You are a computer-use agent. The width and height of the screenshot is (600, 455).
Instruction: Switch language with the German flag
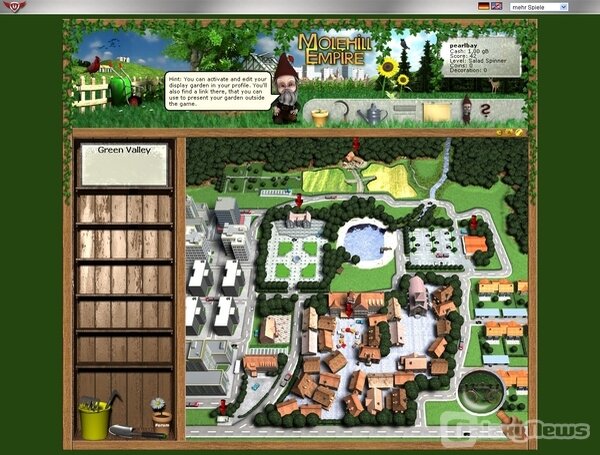(484, 6)
